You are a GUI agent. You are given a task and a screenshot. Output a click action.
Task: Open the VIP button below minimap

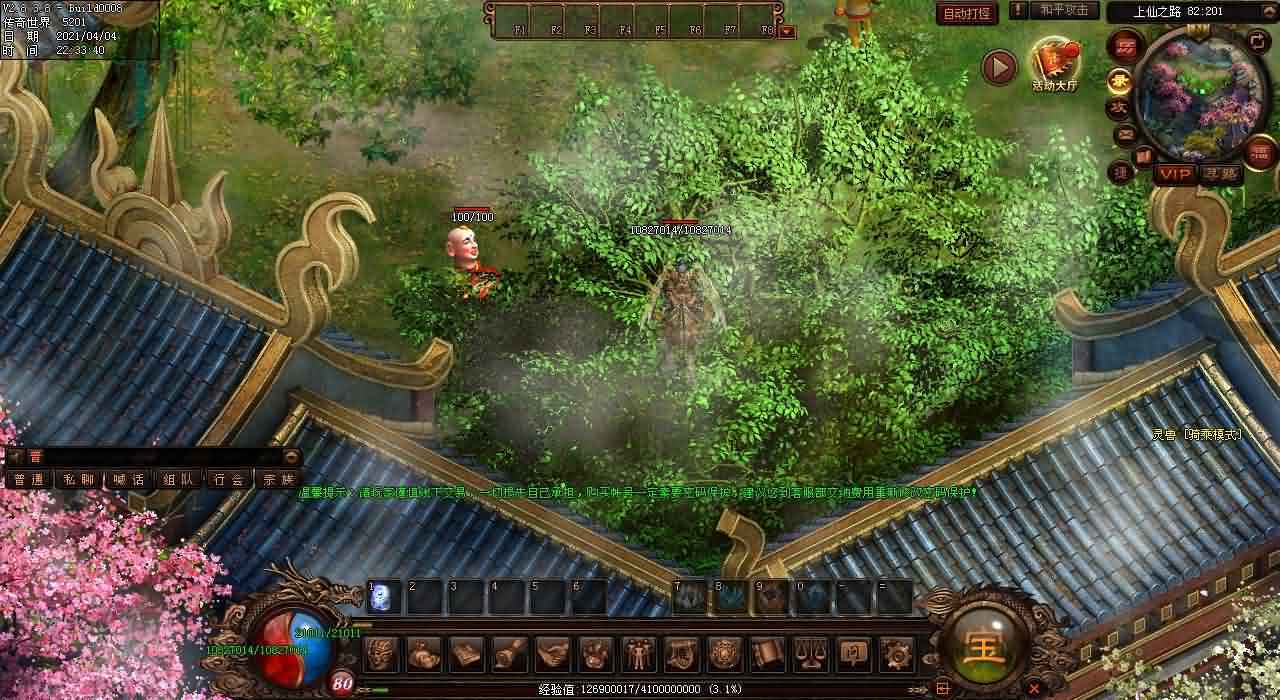(x=1175, y=174)
